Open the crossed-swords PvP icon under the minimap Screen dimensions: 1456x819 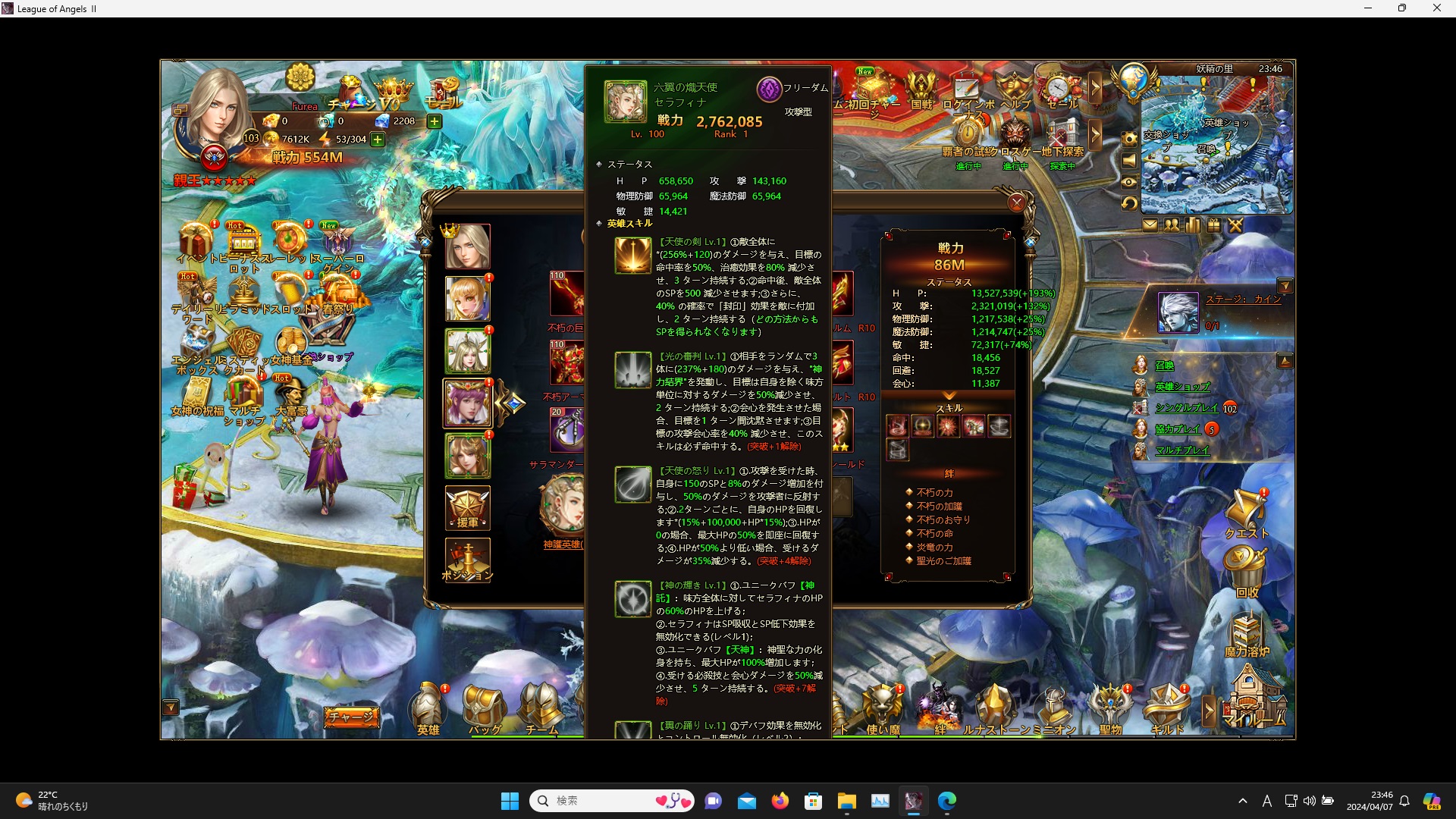pyautogui.click(x=1235, y=224)
